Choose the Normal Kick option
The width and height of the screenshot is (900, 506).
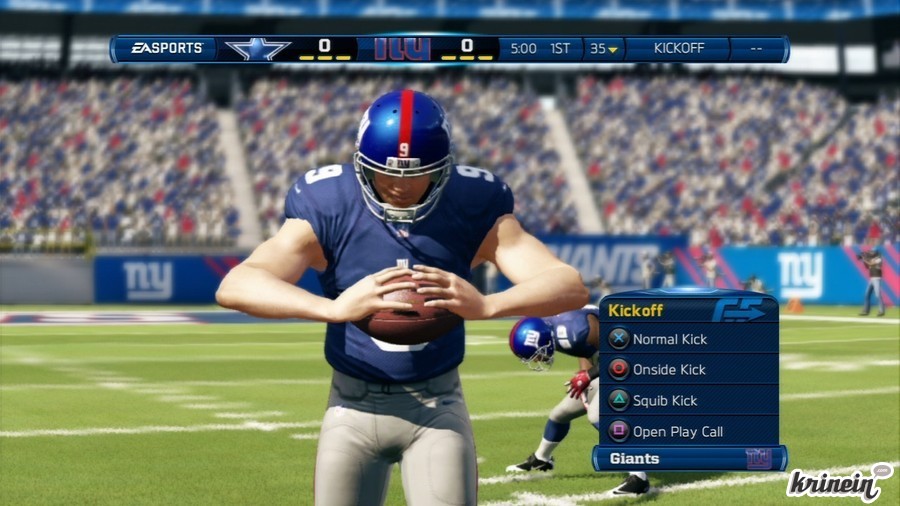coord(669,339)
